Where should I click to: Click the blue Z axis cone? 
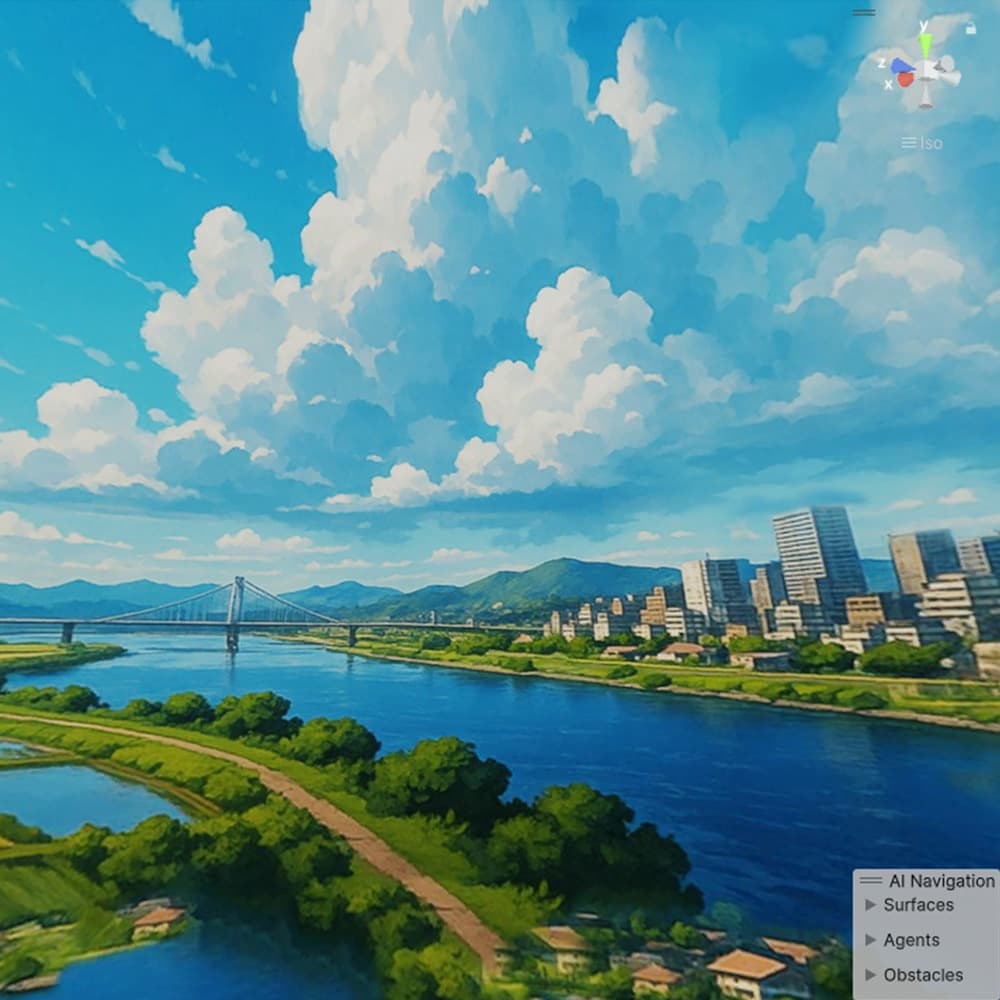coord(901,66)
